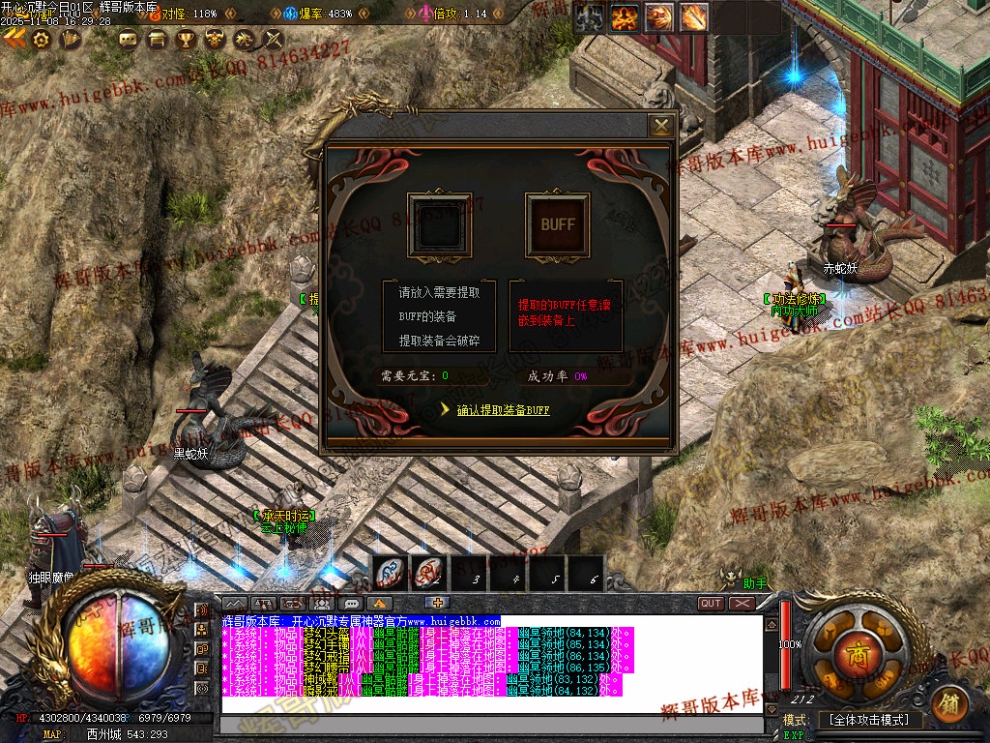Click the BUFF result slot
This screenshot has height=743, width=990.
557,225
